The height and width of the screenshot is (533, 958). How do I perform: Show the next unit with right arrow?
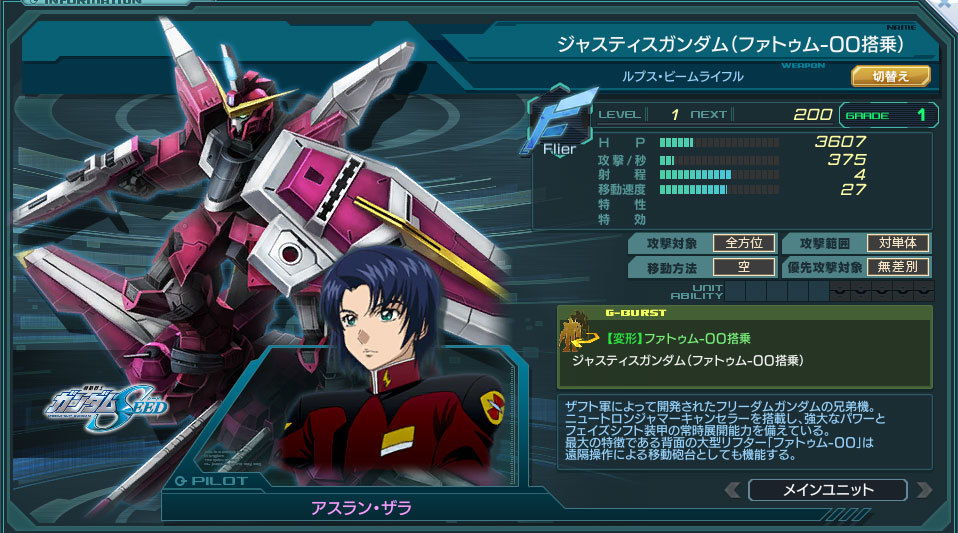coord(923,490)
